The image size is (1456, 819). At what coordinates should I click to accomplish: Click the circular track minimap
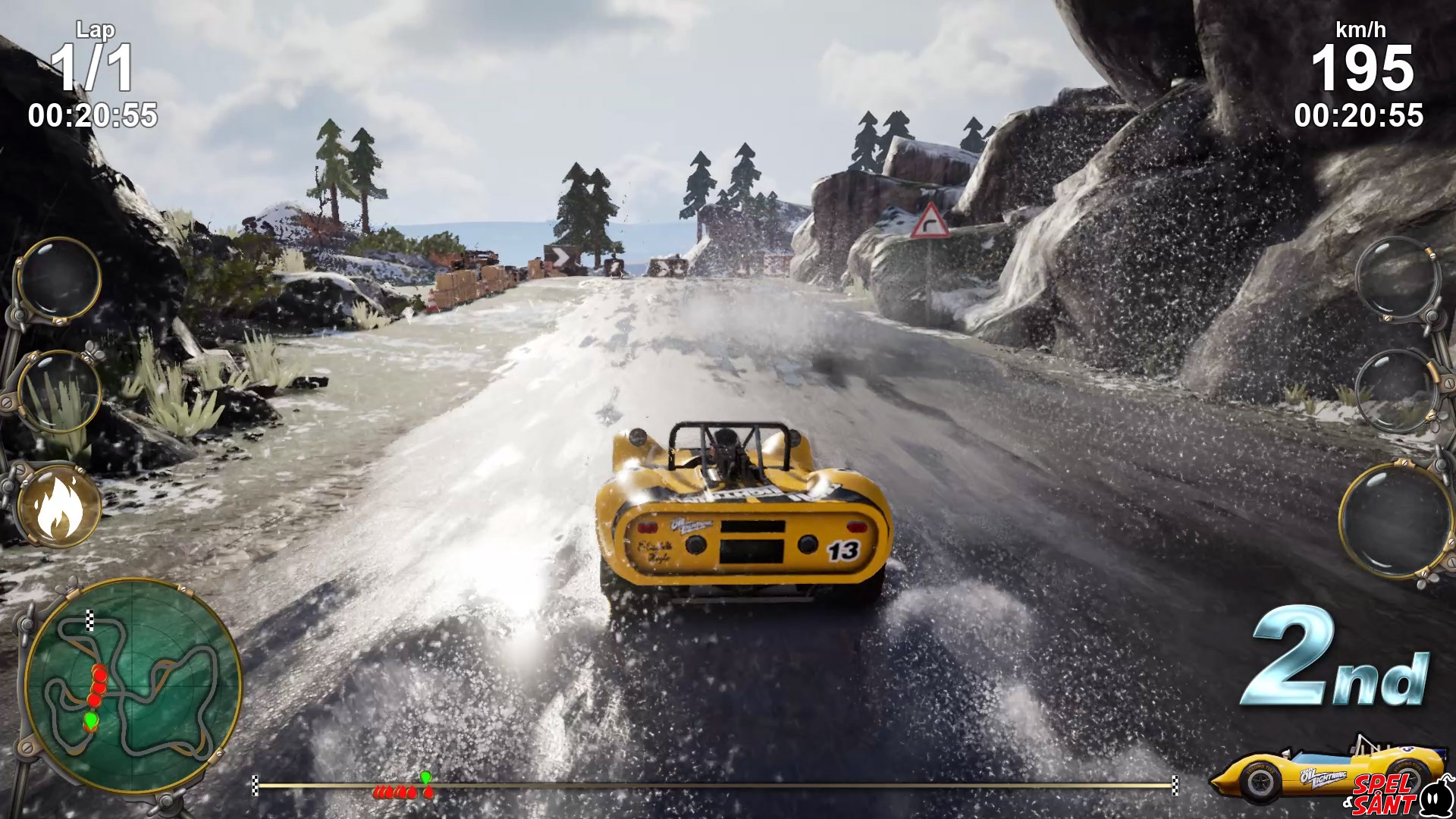coord(133,686)
